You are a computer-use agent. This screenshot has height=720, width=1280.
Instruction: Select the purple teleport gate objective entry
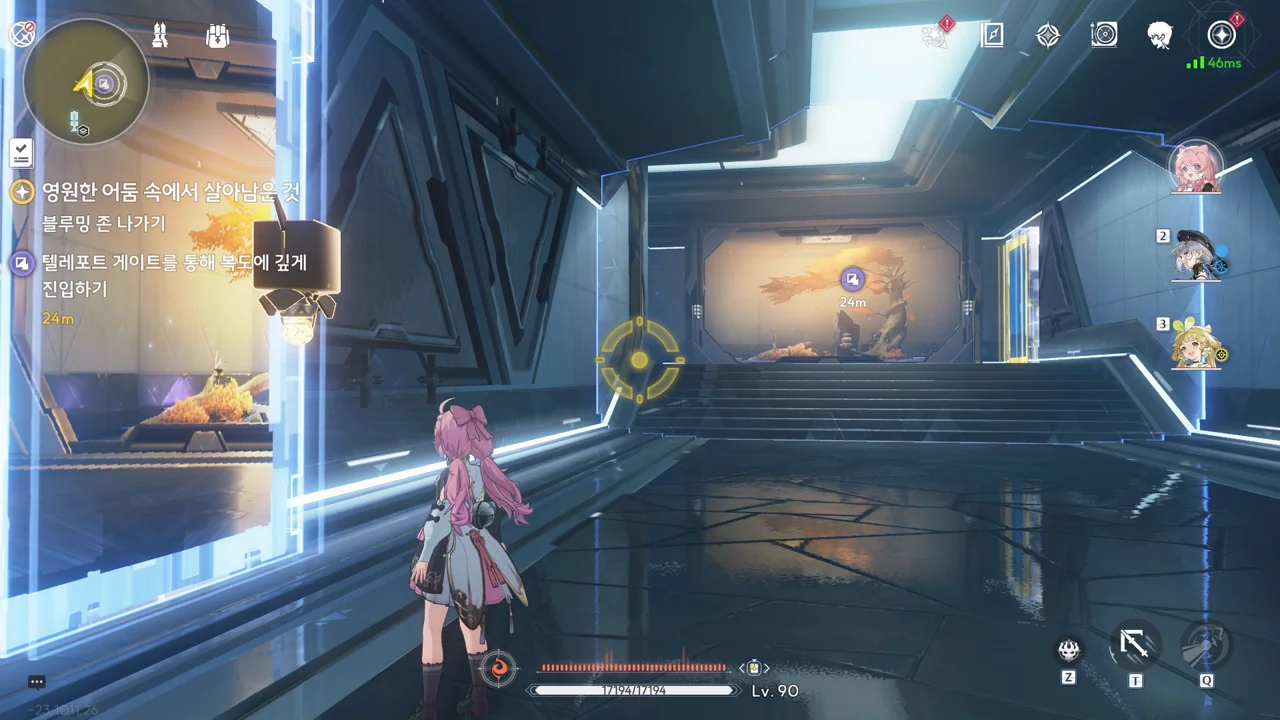(22, 263)
